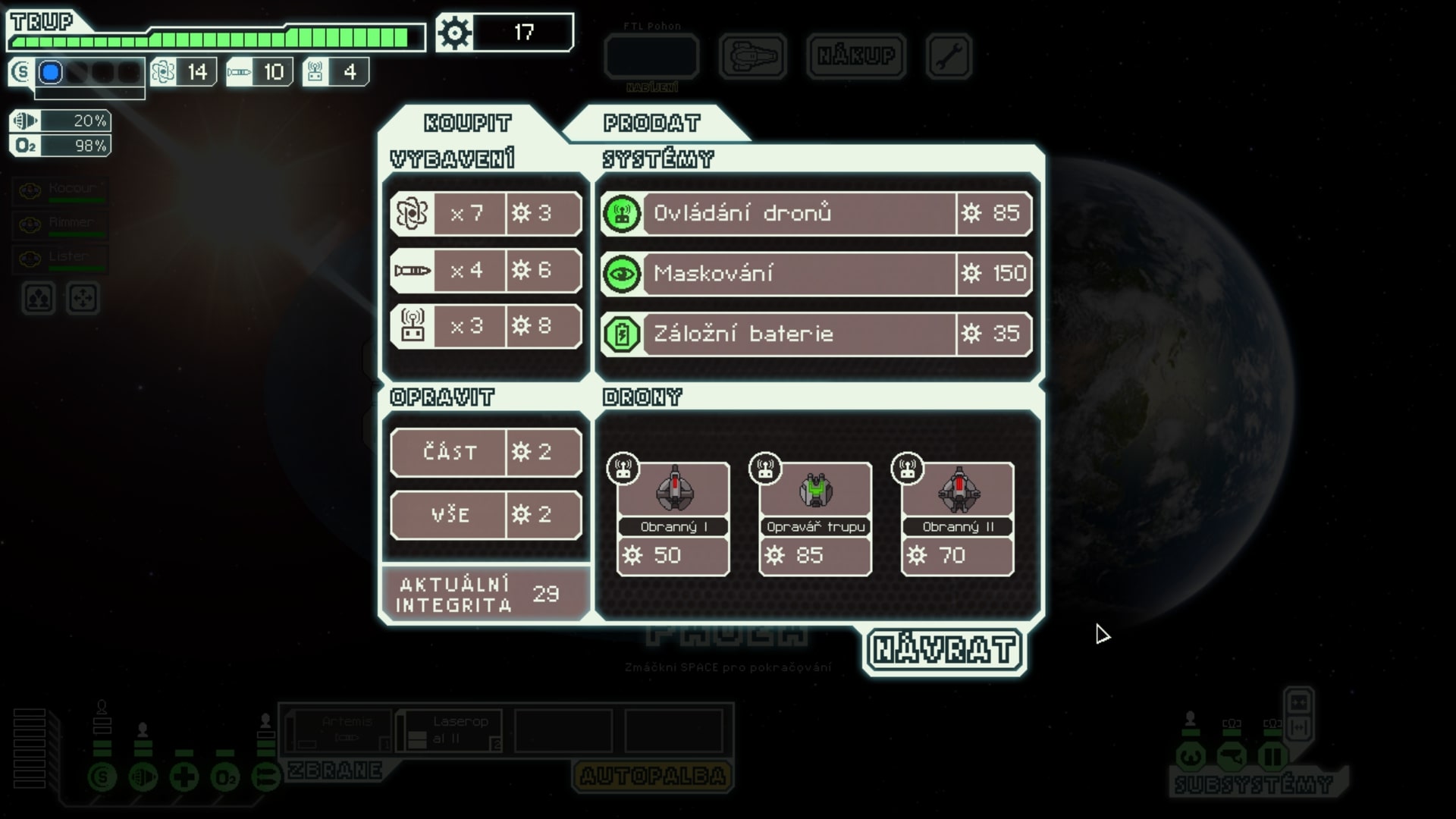Click the close-all-doors control

point(1298,727)
